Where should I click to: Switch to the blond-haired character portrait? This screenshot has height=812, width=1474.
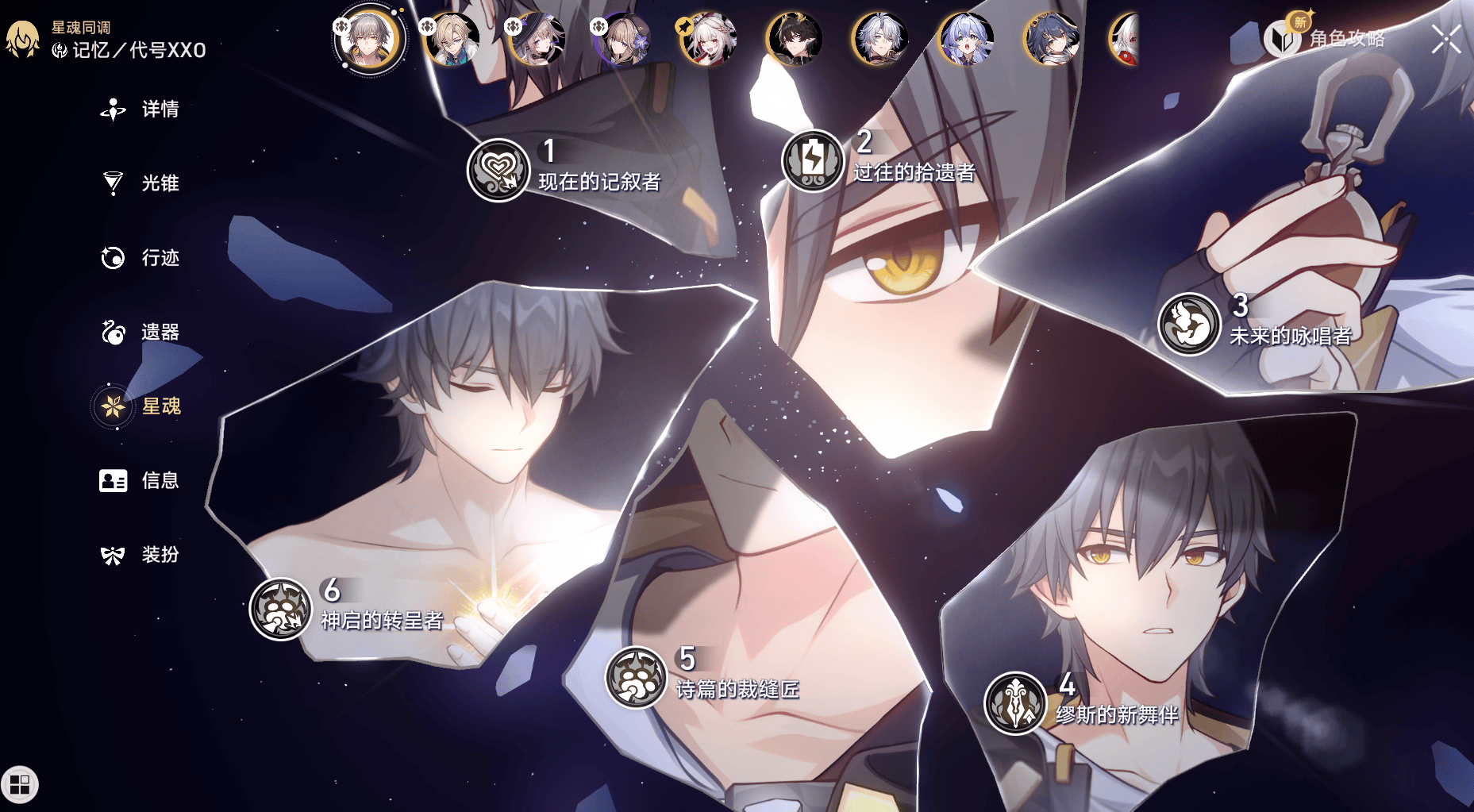pos(452,39)
